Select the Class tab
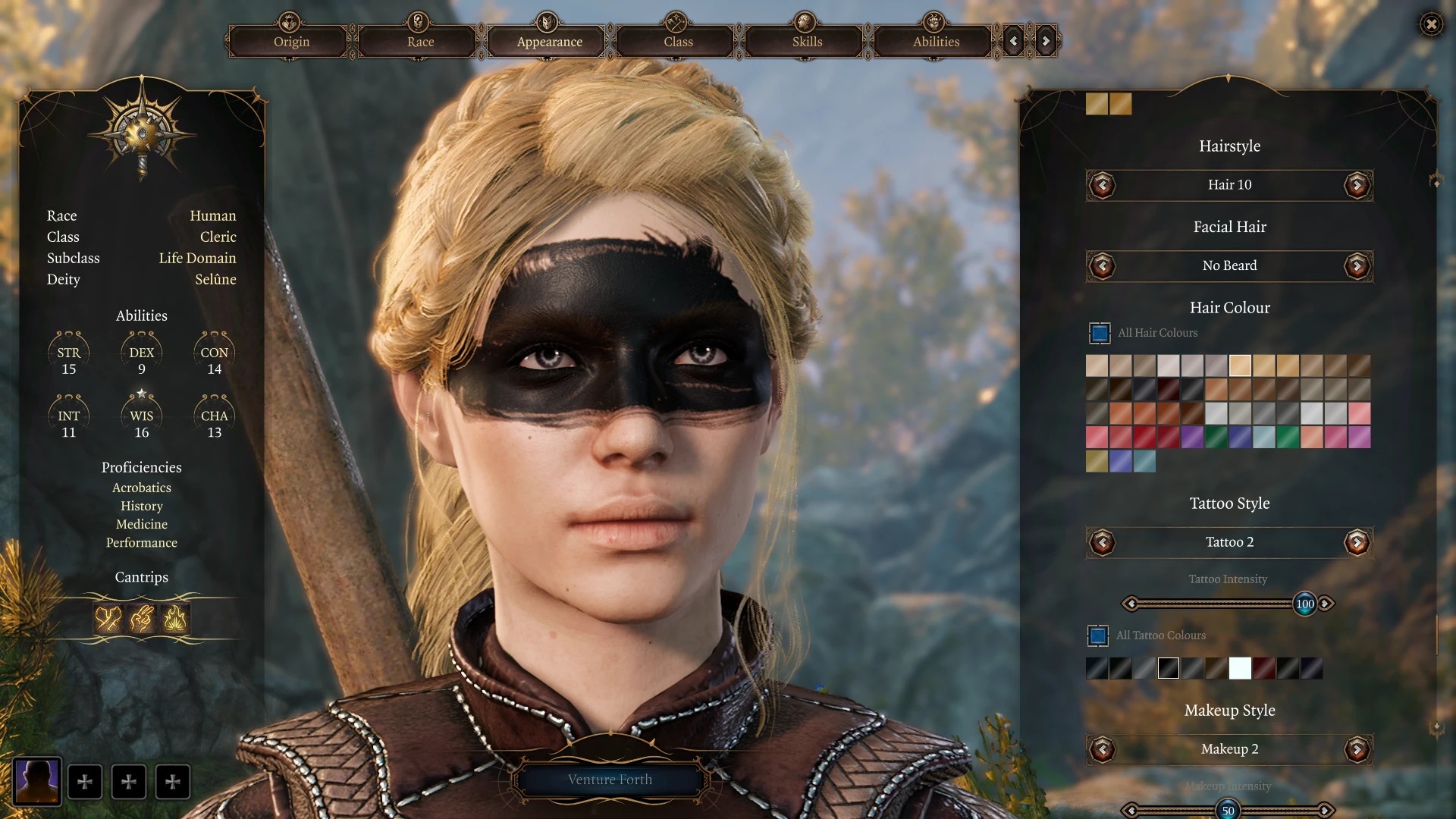The height and width of the screenshot is (819, 1456). coord(678,42)
